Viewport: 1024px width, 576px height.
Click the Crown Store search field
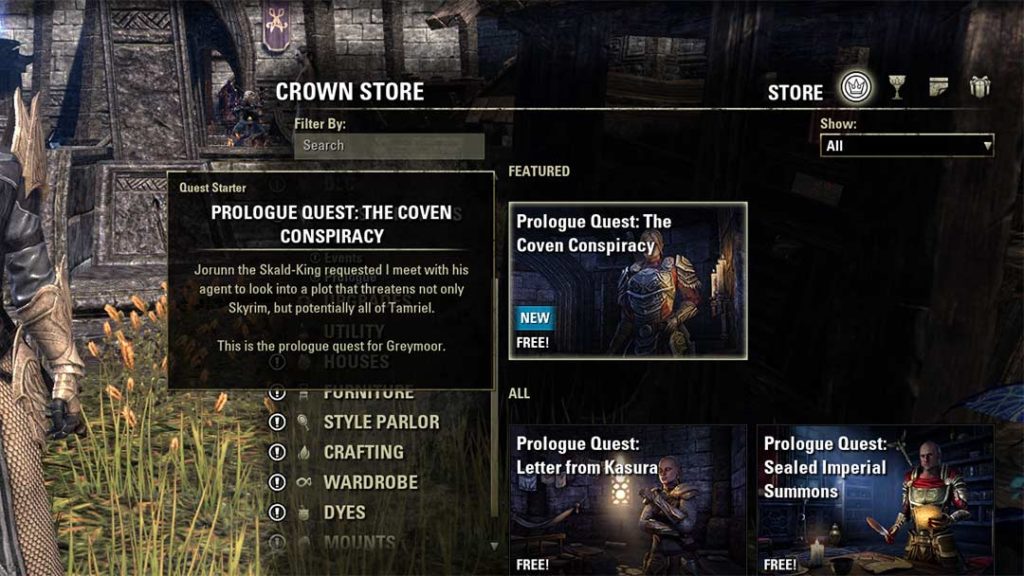389,145
